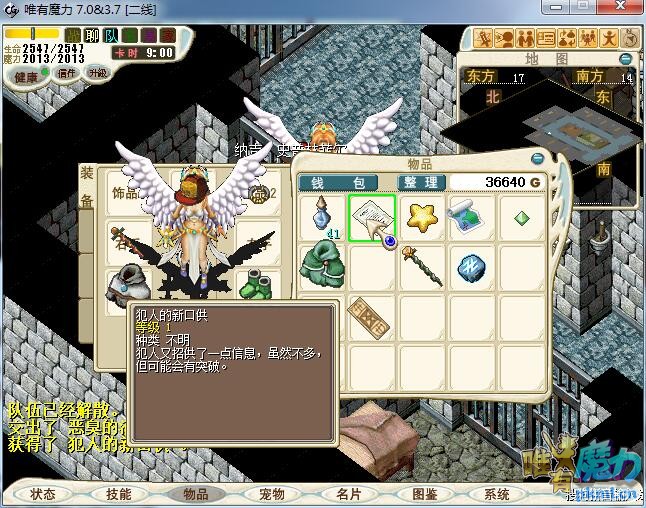This screenshot has height=508, width=646.
Task: Open the 名片 name card menu
Action: (x=348, y=494)
